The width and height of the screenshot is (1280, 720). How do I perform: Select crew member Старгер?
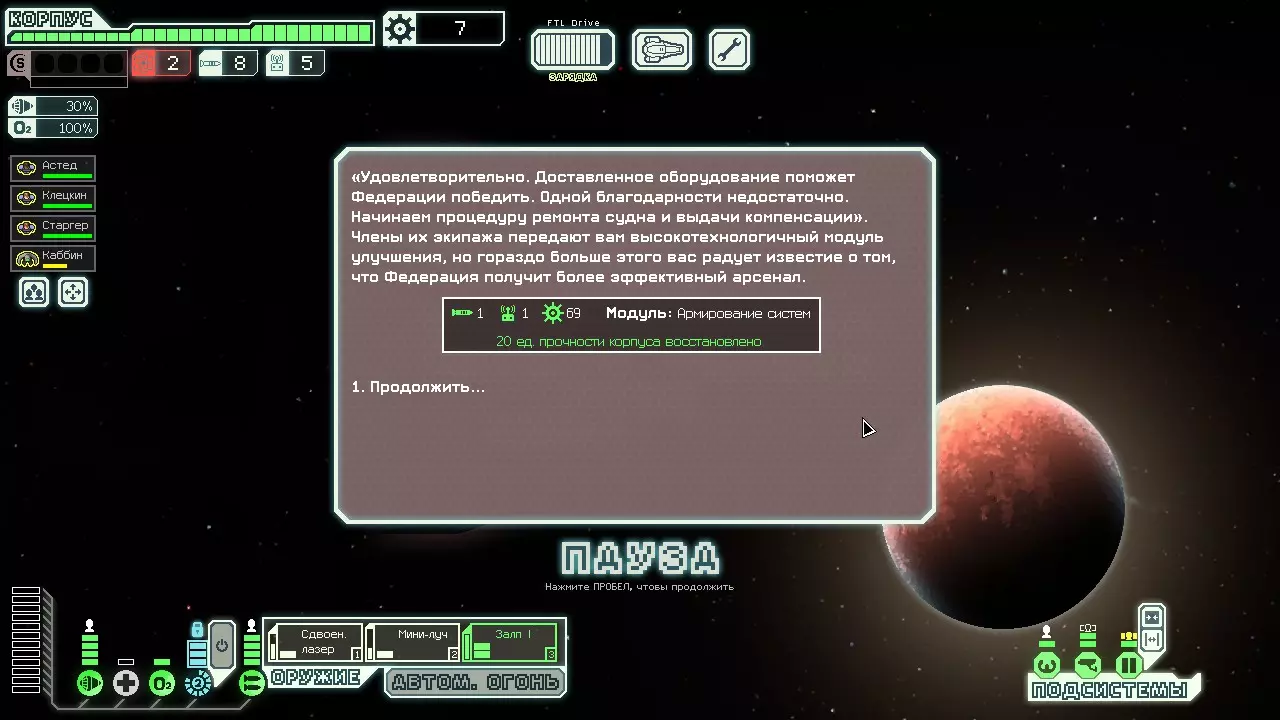(x=53, y=228)
